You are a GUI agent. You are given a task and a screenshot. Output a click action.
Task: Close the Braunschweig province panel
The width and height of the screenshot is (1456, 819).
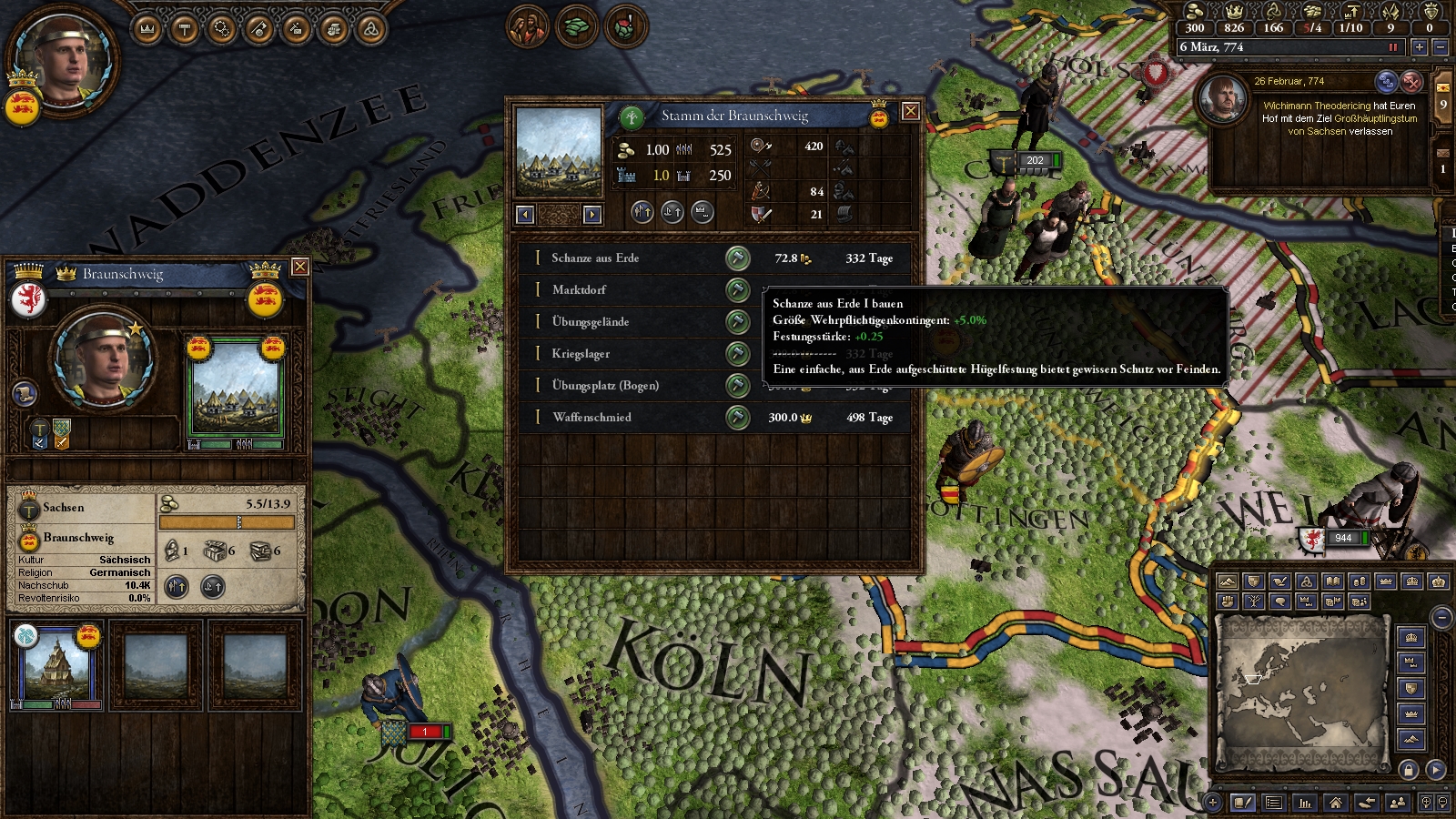[299, 267]
